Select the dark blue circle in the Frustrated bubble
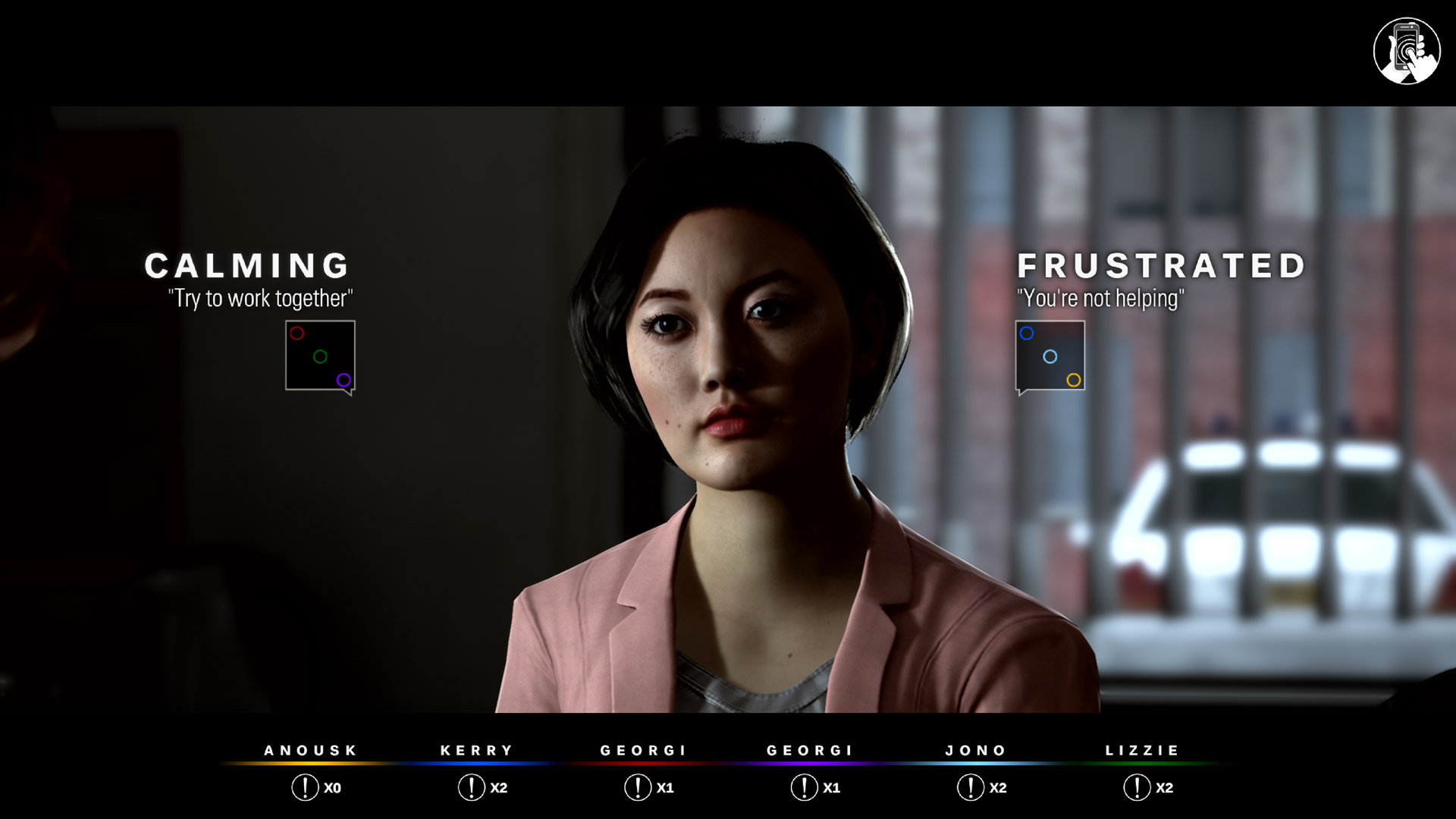 pyautogui.click(x=1028, y=332)
